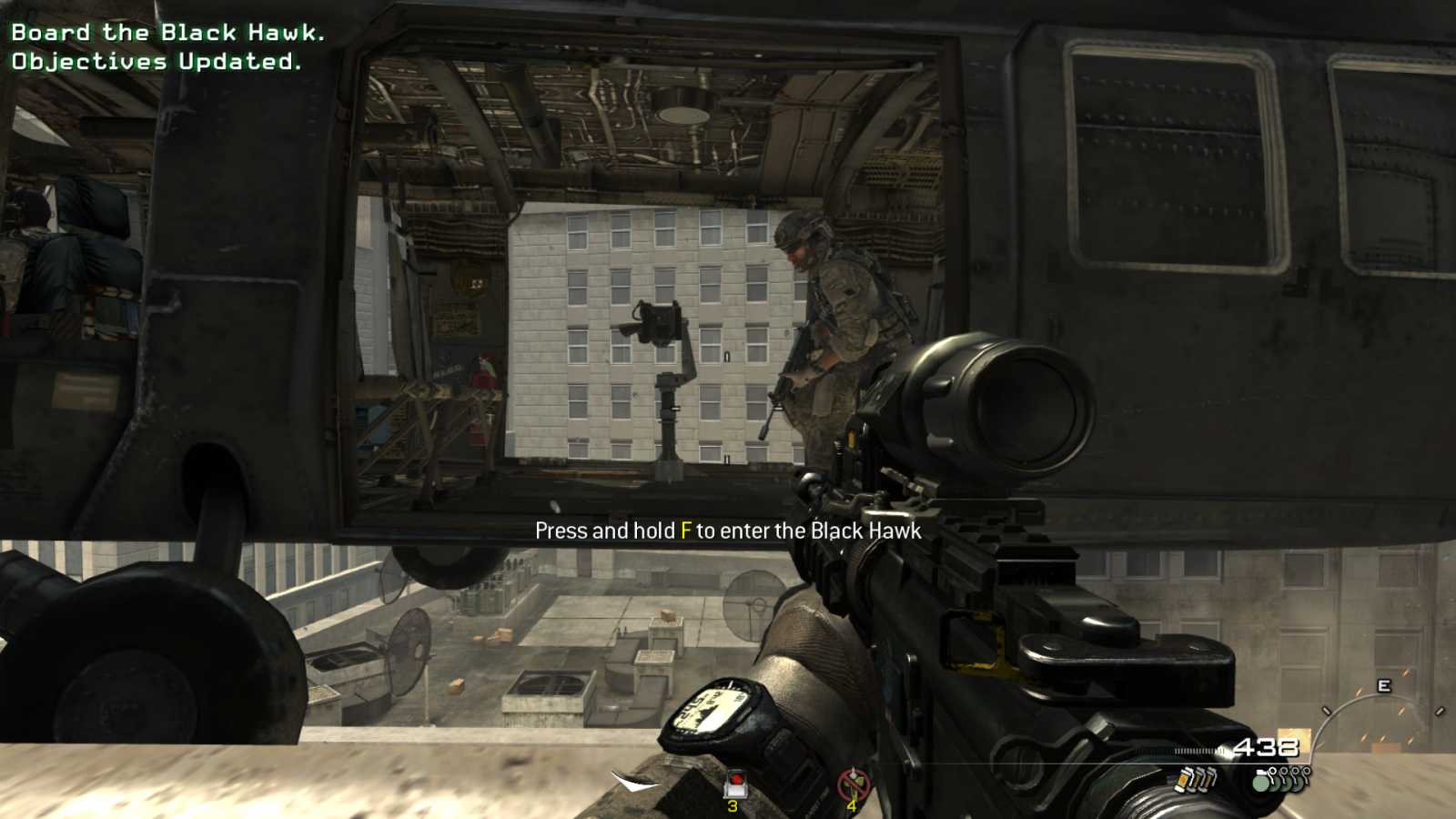1456x819 pixels.
Task: Click the bullet ammo bar meter
Action: (x=1198, y=750)
